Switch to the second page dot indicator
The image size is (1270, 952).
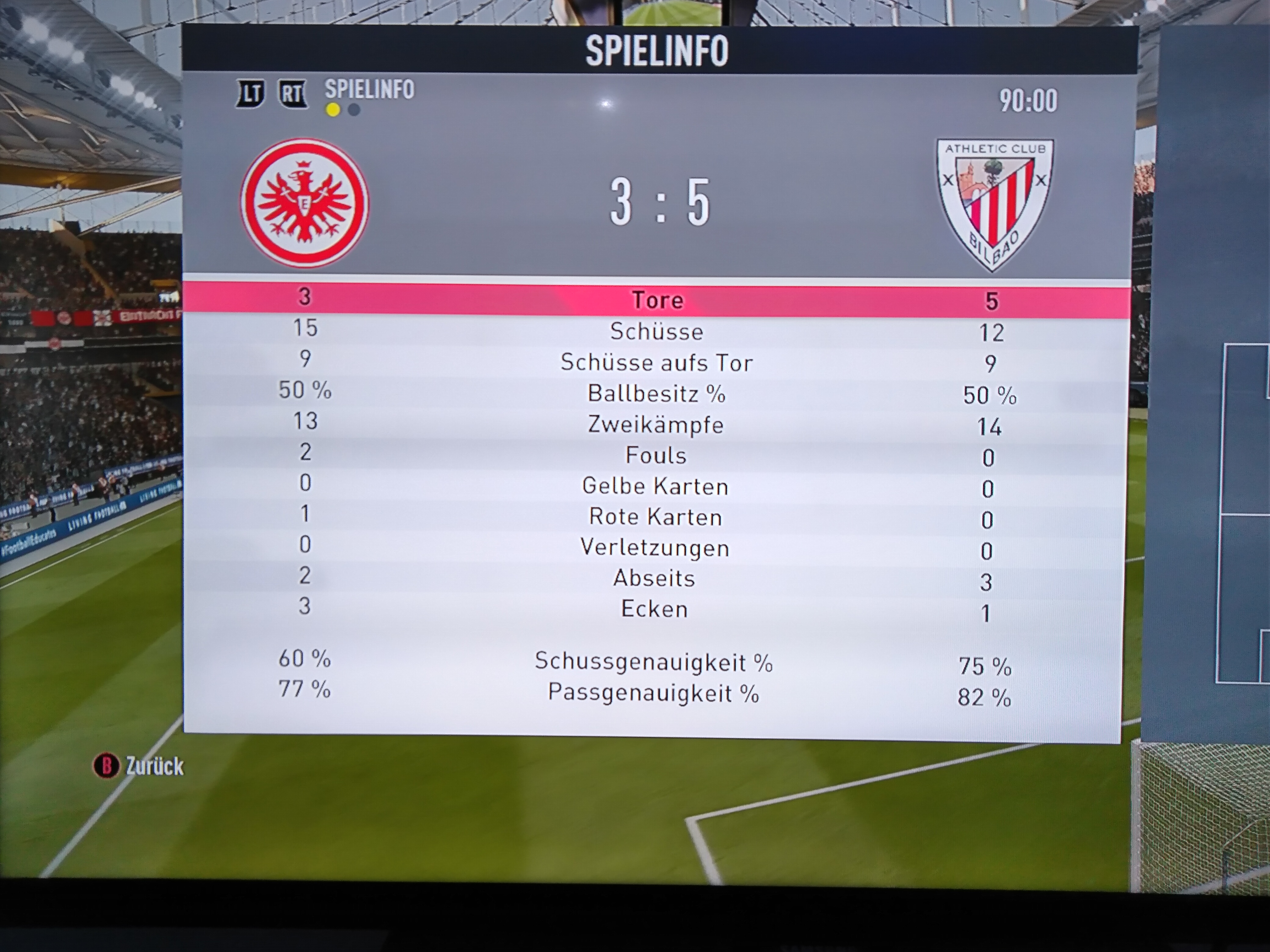tap(354, 110)
